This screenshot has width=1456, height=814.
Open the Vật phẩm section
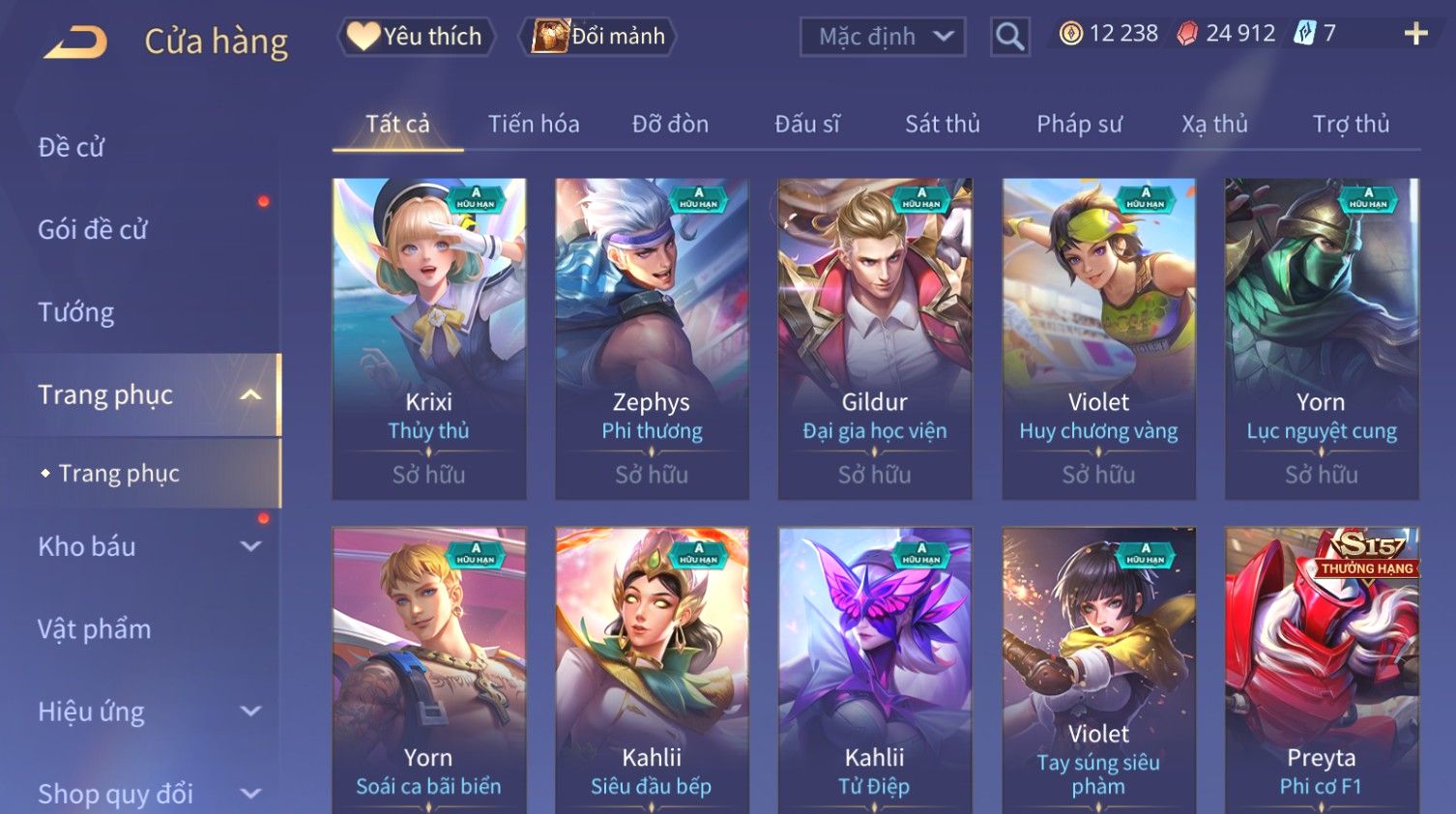tap(95, 629)
